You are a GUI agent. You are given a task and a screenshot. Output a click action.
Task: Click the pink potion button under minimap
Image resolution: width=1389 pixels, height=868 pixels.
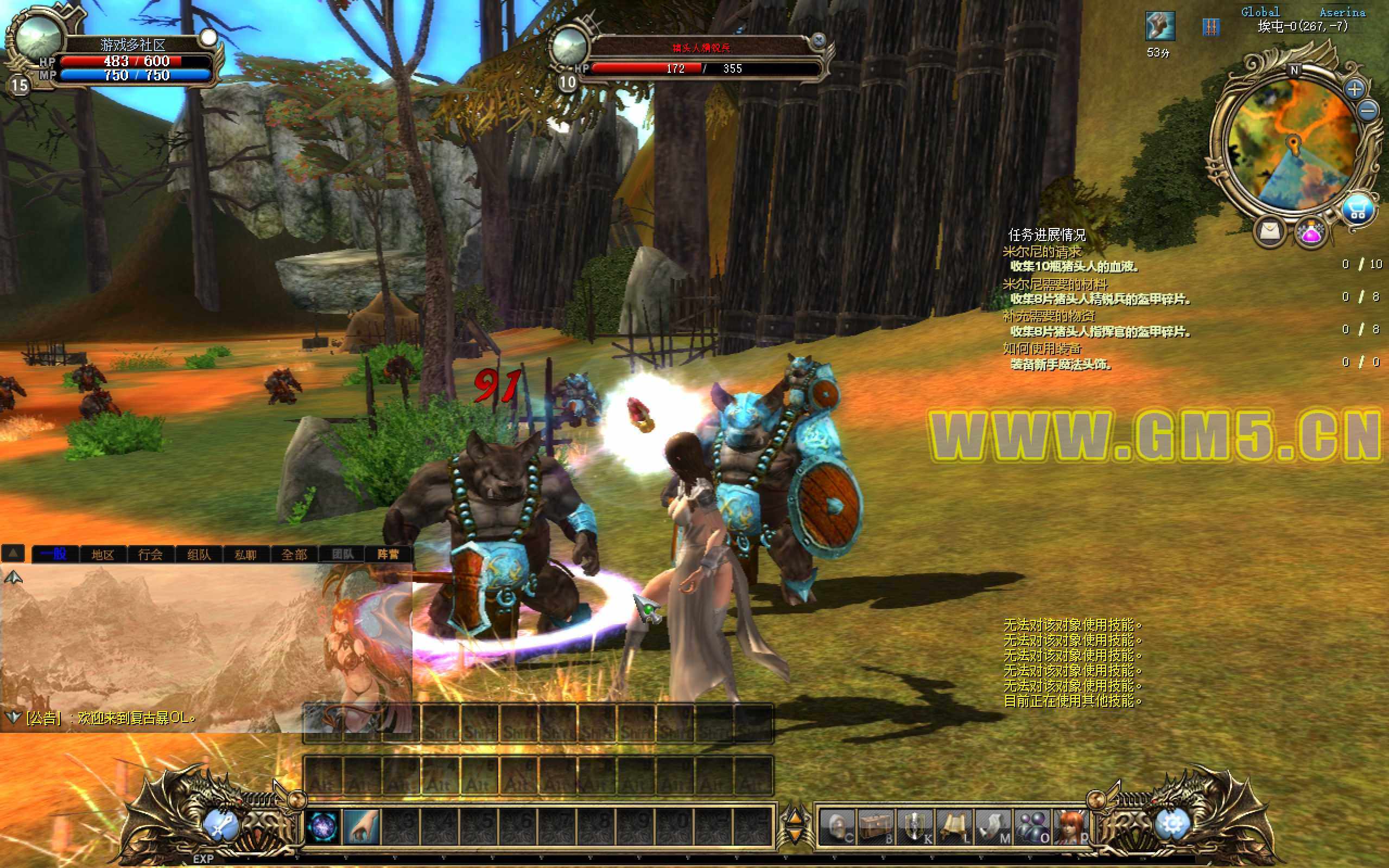(x=1311, y=233)
